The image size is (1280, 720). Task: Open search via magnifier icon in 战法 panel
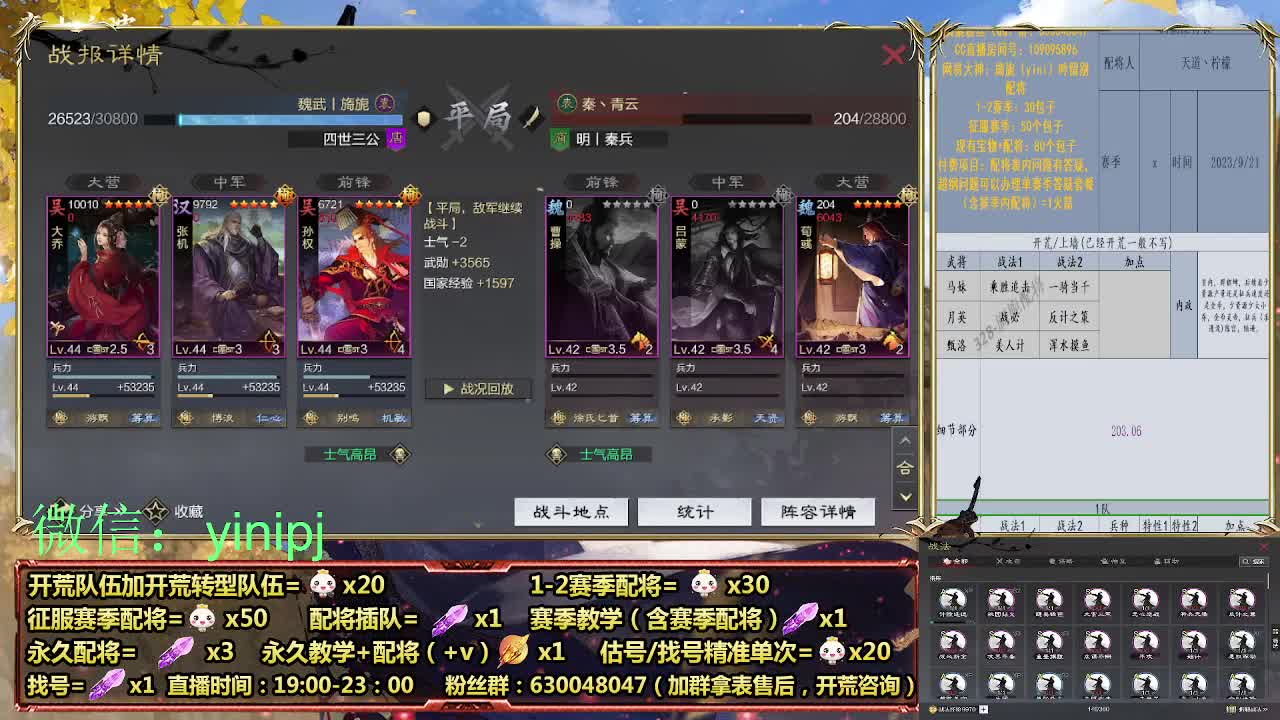click(1244, 562)
